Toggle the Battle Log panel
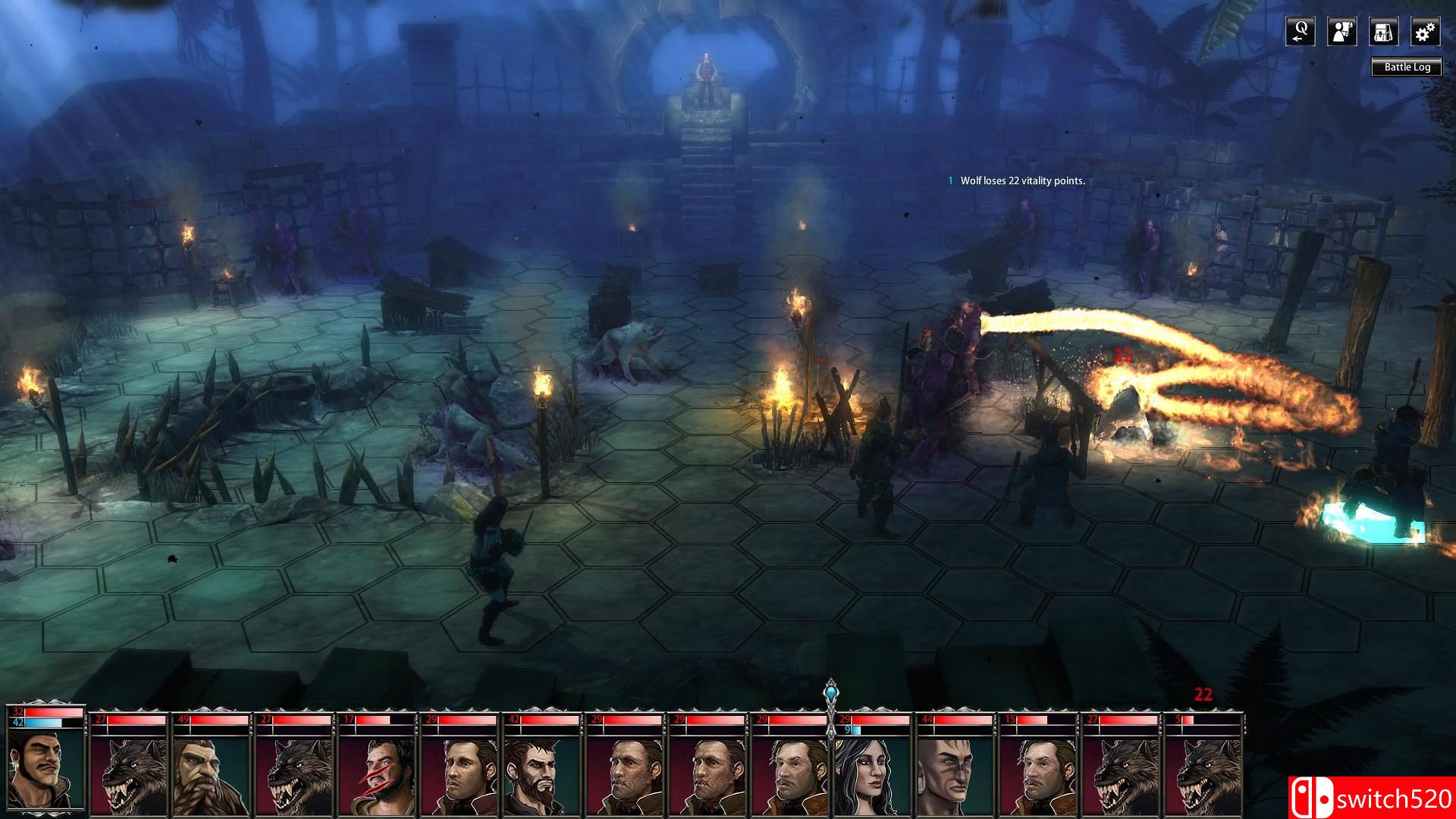The width and height of the screenshot is (1456, 819). (1407, 67)
